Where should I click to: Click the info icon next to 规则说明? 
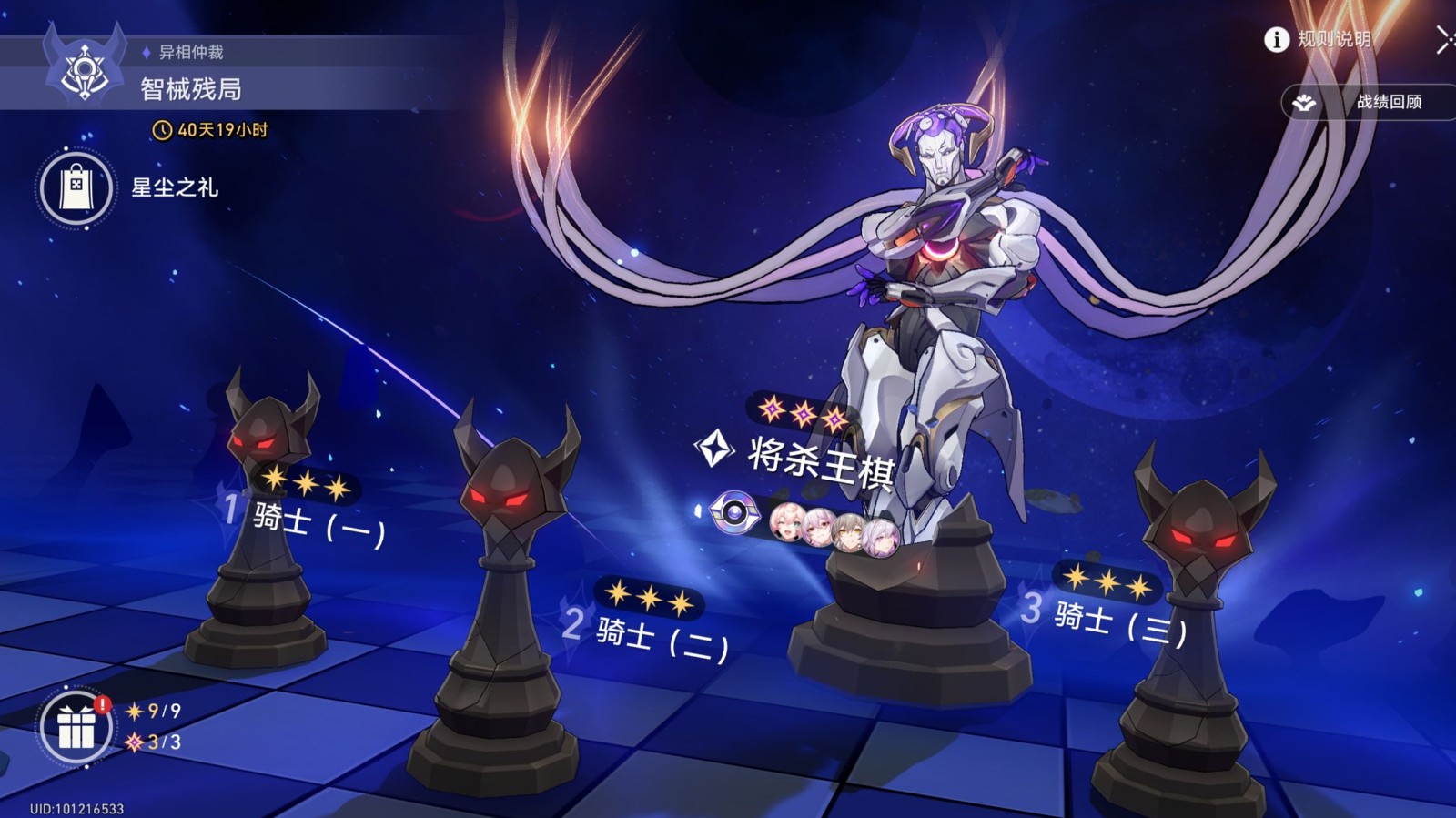[1276, 40]
